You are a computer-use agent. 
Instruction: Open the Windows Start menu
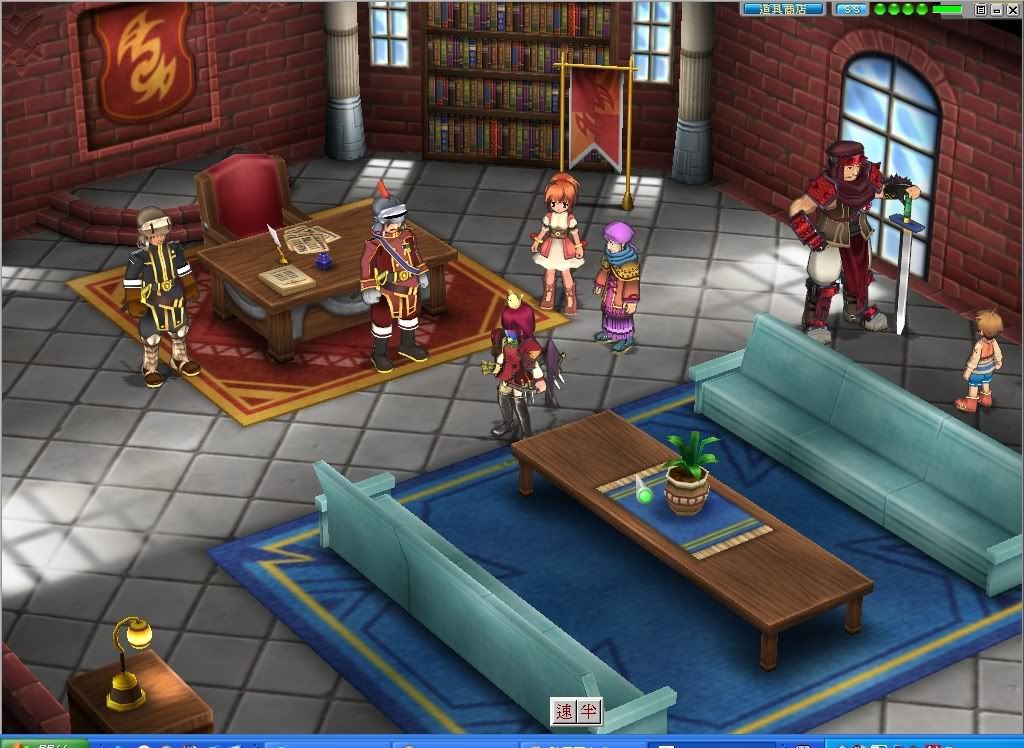[40, 743]
